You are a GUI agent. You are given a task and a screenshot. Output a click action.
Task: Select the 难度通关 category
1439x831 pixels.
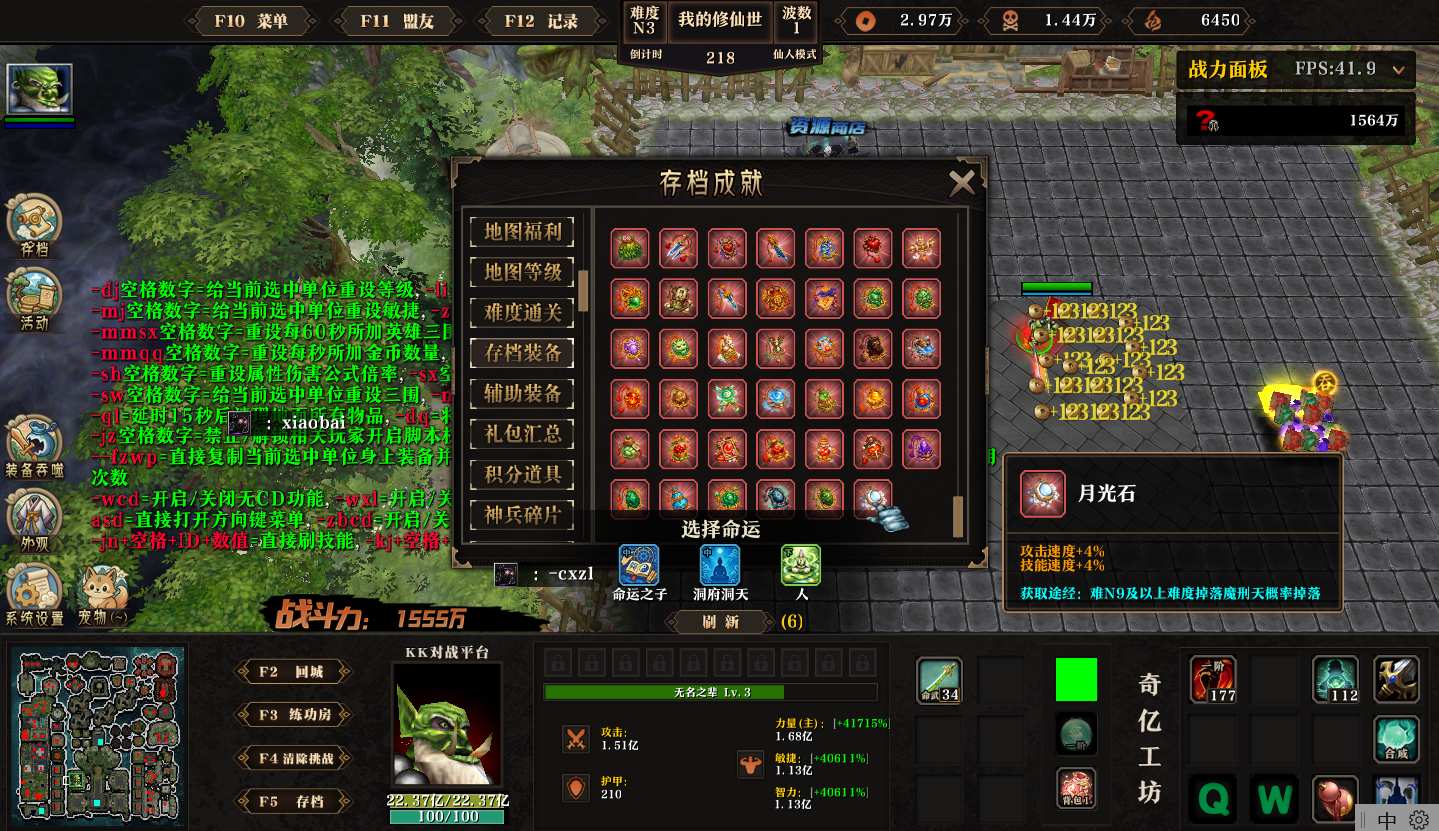[523, 312]
